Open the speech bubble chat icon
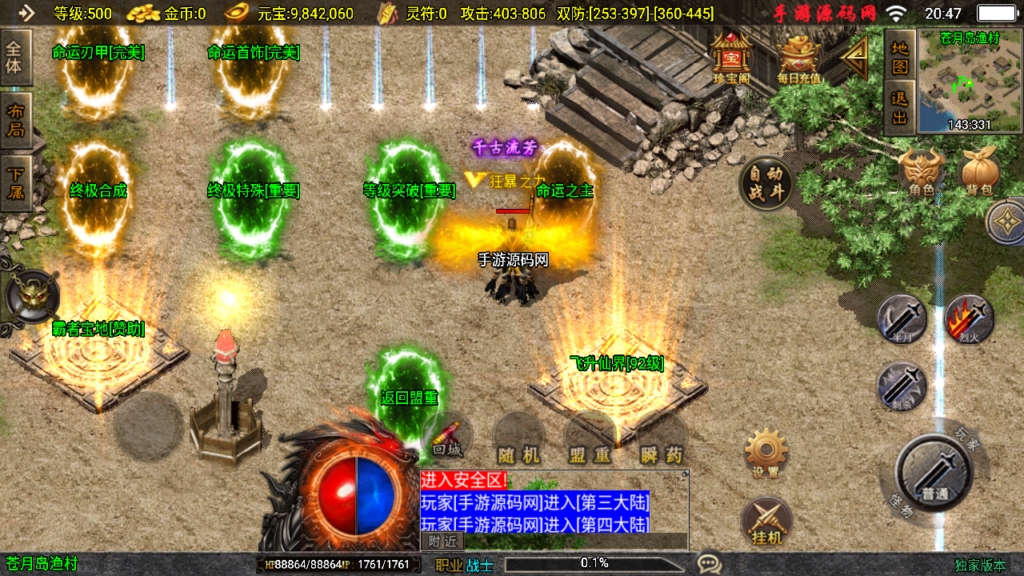1024x576 pixels. (709, 564)
